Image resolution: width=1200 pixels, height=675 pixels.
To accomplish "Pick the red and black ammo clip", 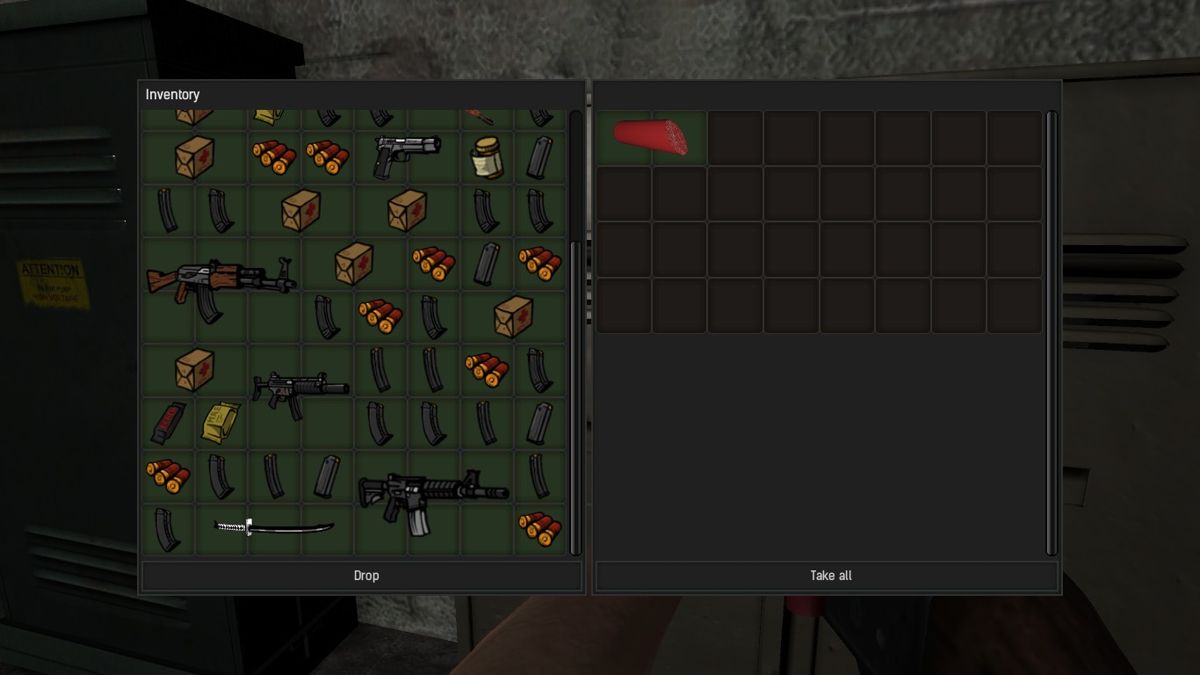I will [x=166, y=422].
